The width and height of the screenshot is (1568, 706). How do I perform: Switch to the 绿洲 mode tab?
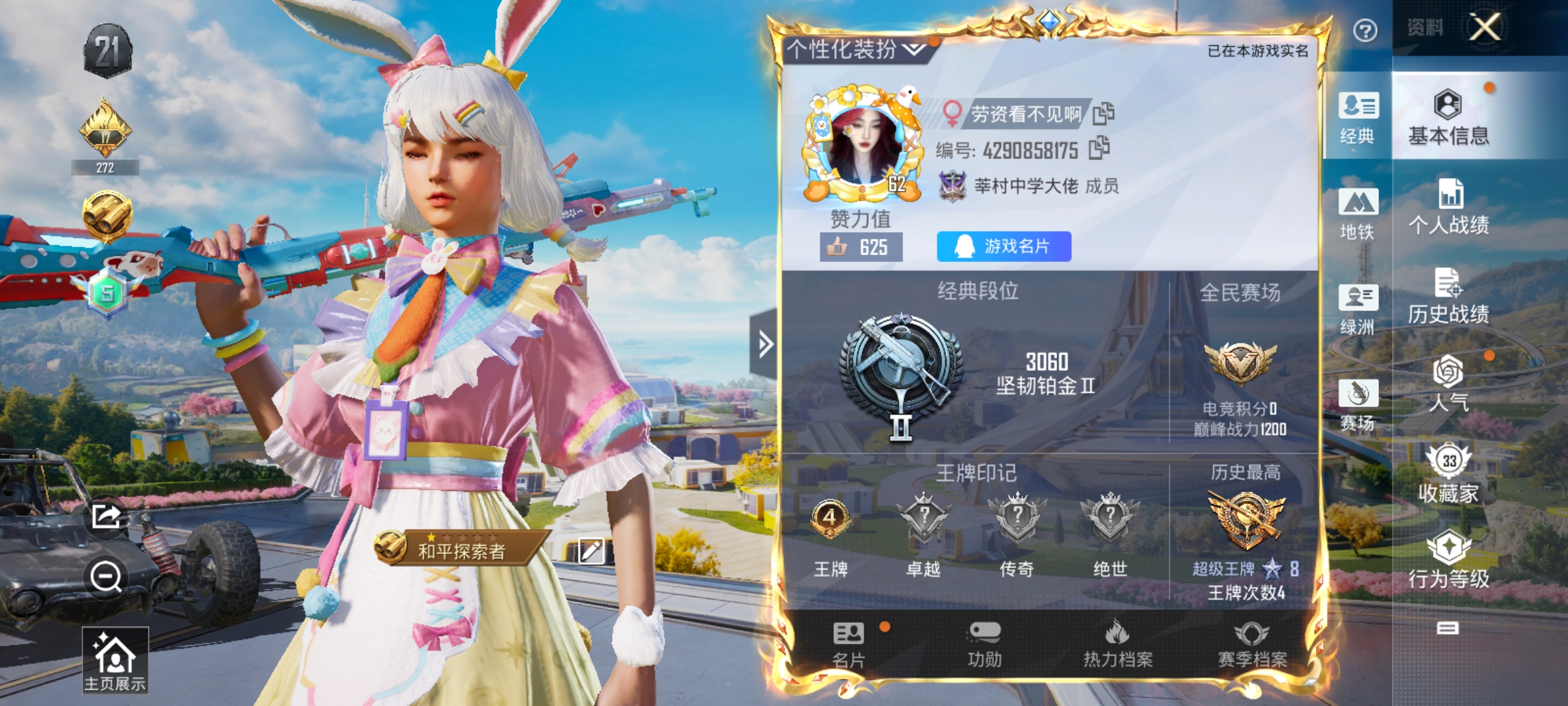tap(1358, 309)
